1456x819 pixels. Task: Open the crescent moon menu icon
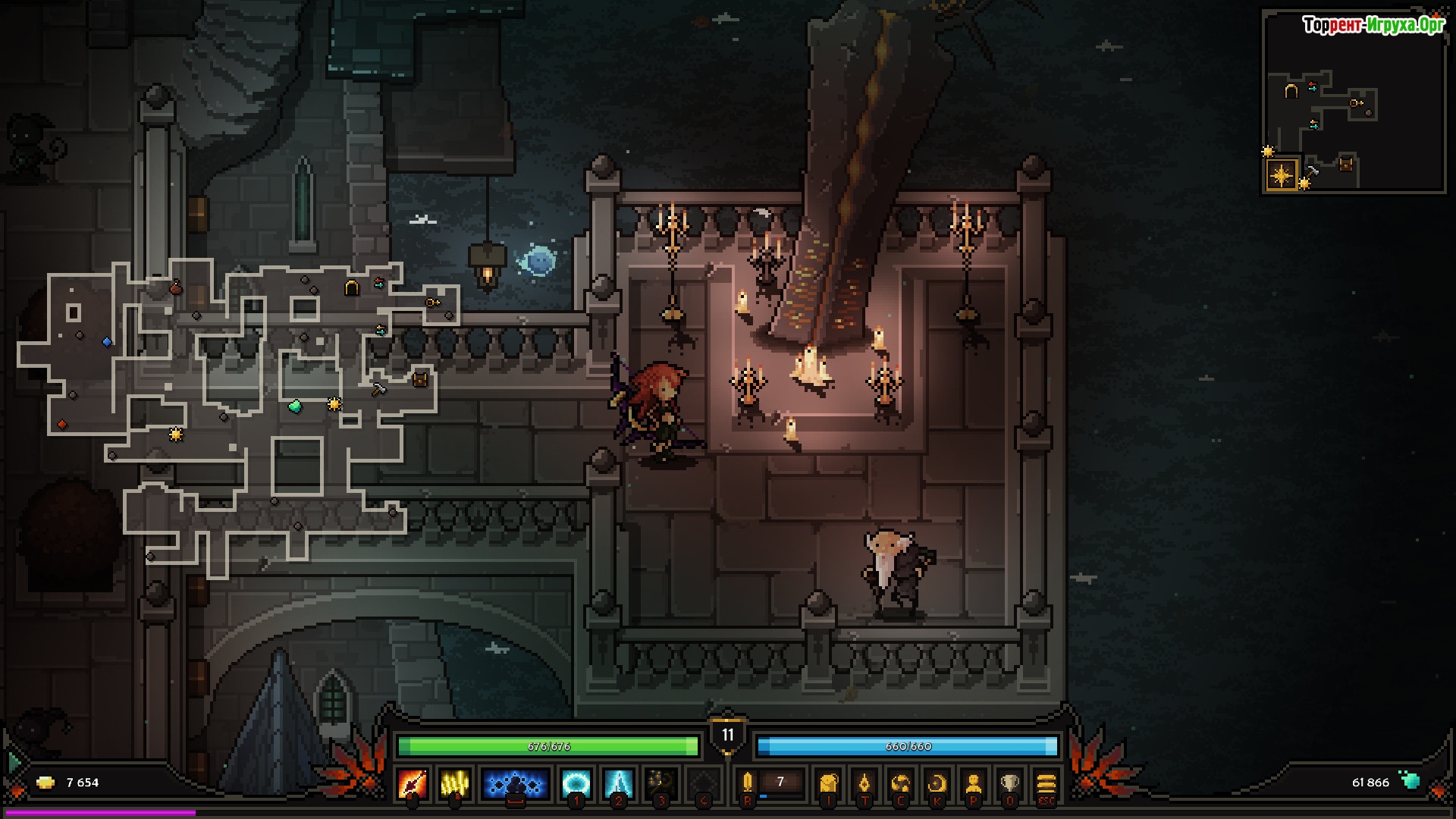click(937, 783)
